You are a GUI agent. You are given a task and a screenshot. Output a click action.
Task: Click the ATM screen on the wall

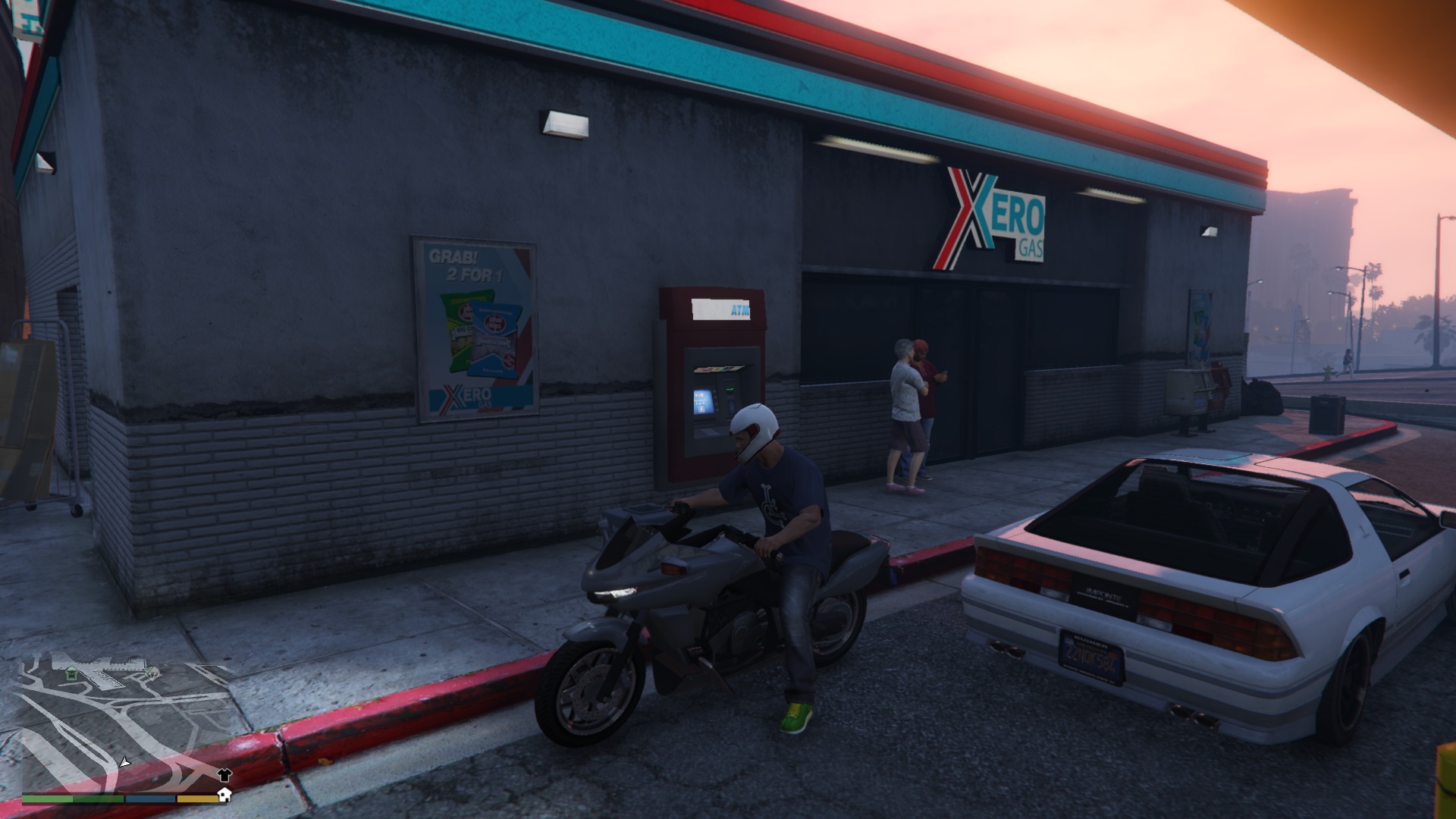[703, 401]
